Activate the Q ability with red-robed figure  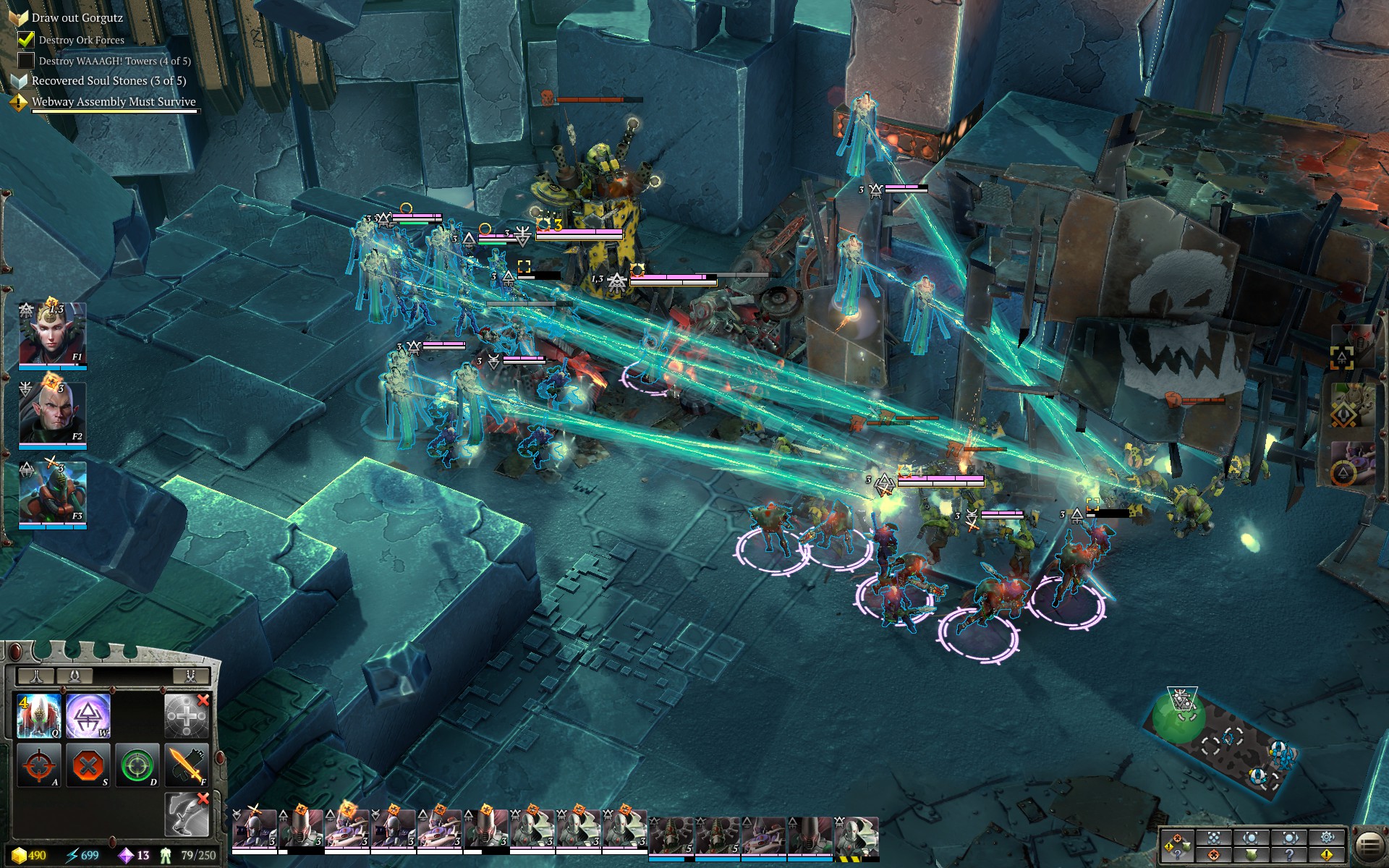tap(39, 715)
